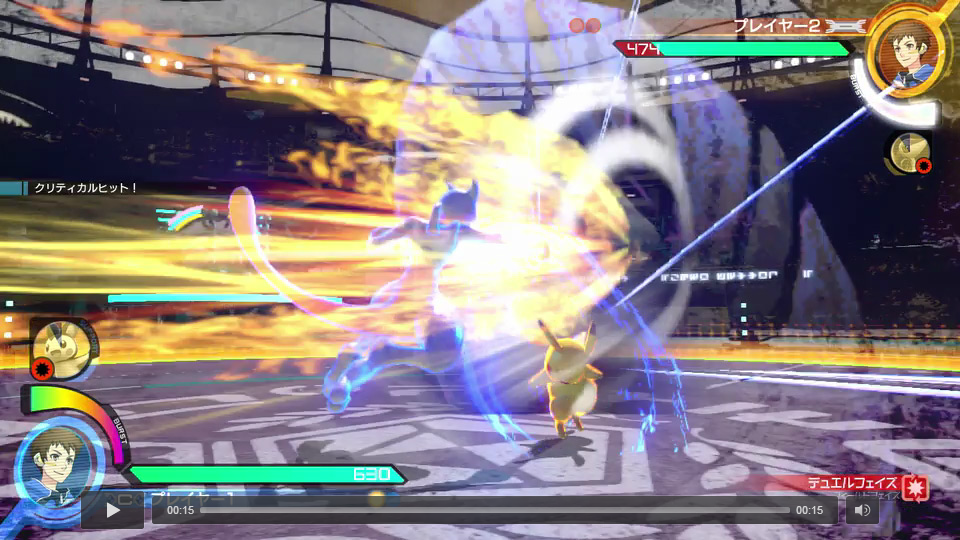Click the video play button
This screenshot has width=960, height=540.
[112, 510]
